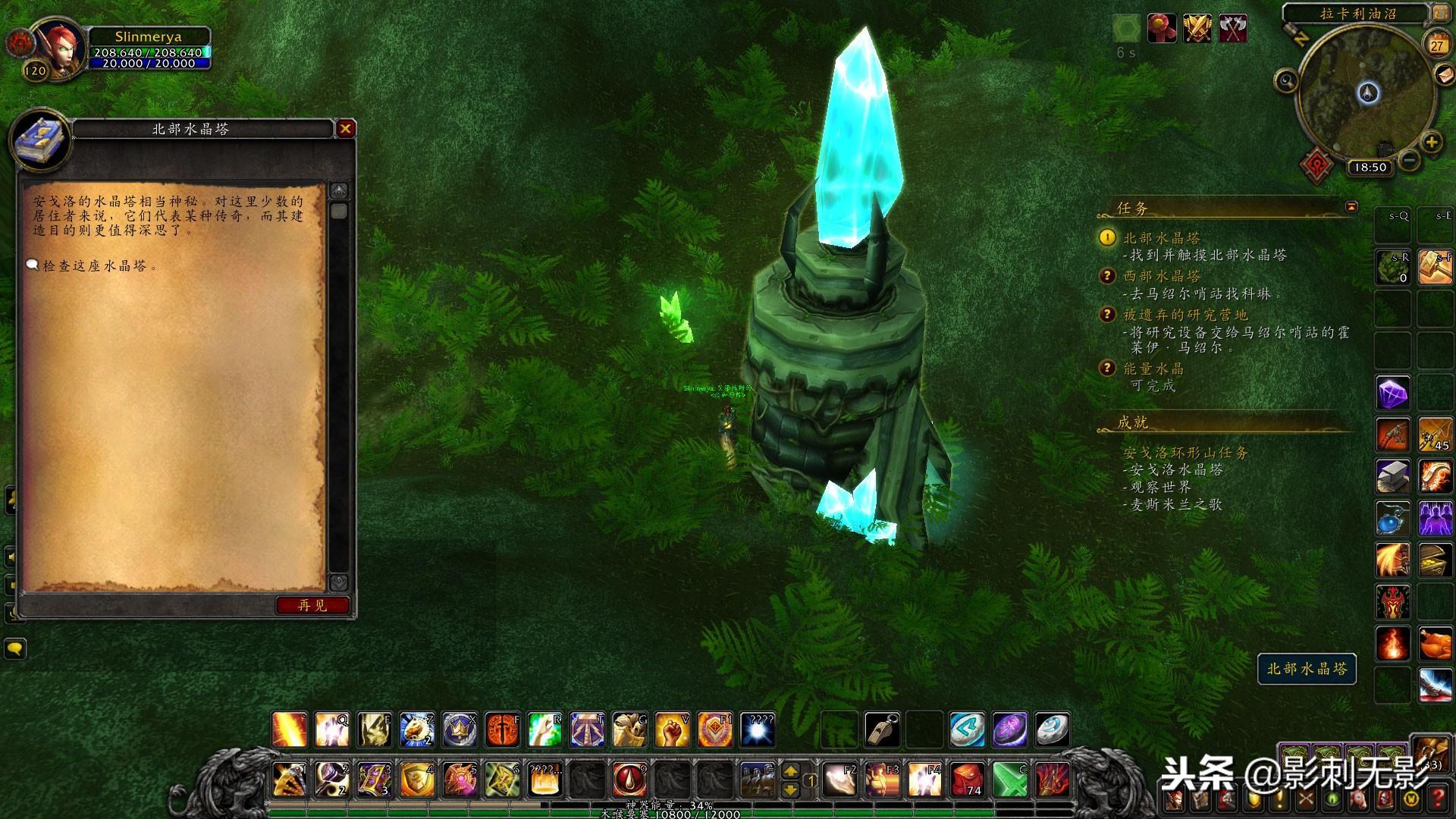Collapse the 任务 objective tracker
1456x819 pixels.
1351,207
